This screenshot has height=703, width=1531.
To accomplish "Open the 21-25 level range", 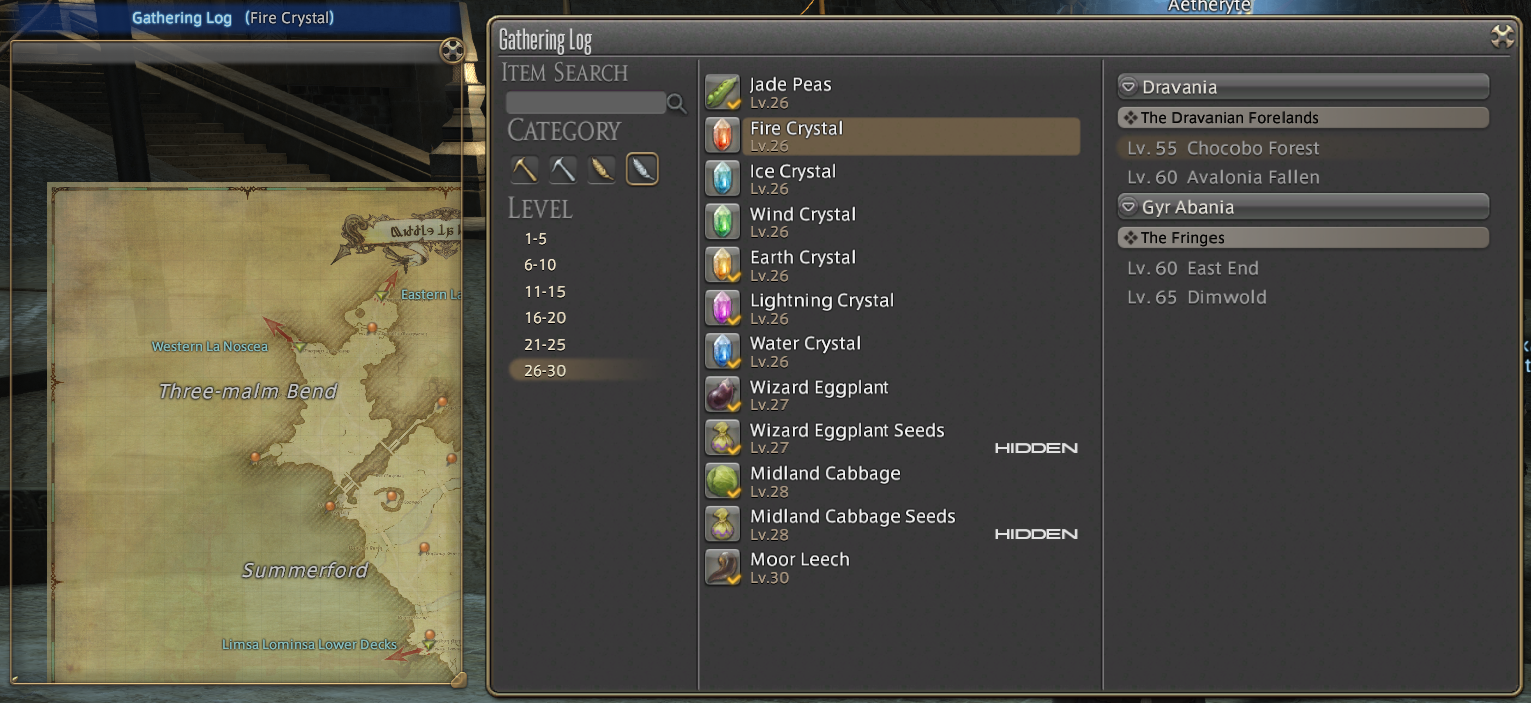I will (544, 344).
